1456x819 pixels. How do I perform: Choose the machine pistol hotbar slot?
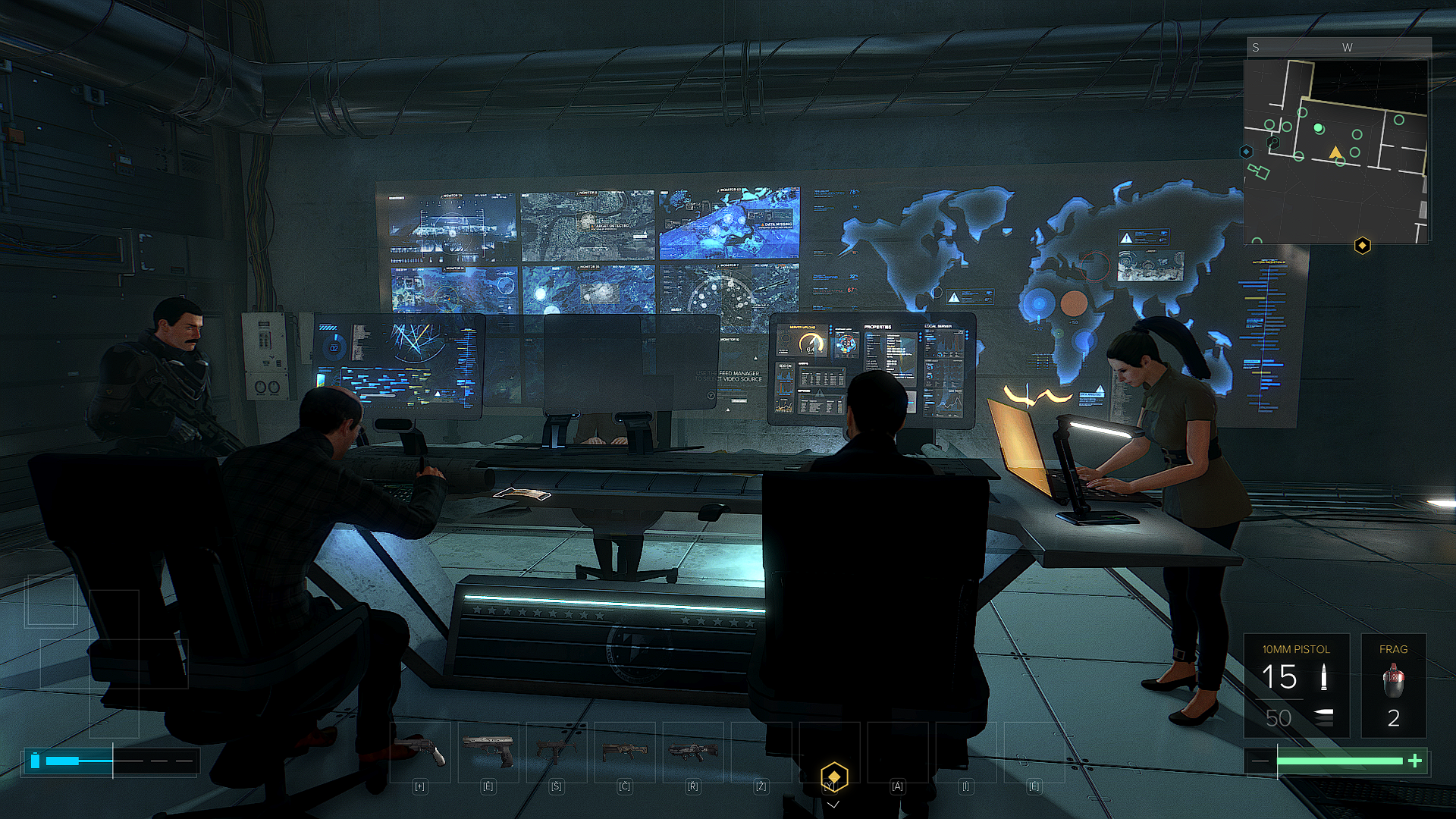557,751
